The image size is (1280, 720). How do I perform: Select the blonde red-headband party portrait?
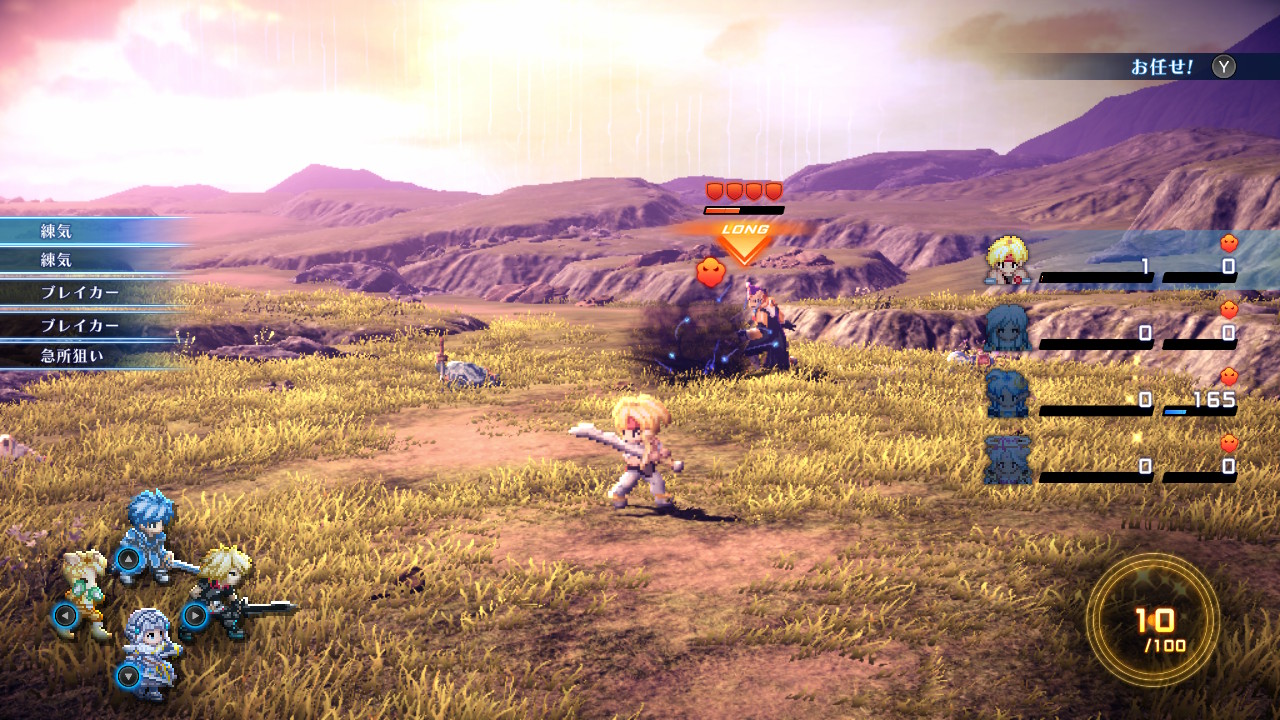point(1007,262)
